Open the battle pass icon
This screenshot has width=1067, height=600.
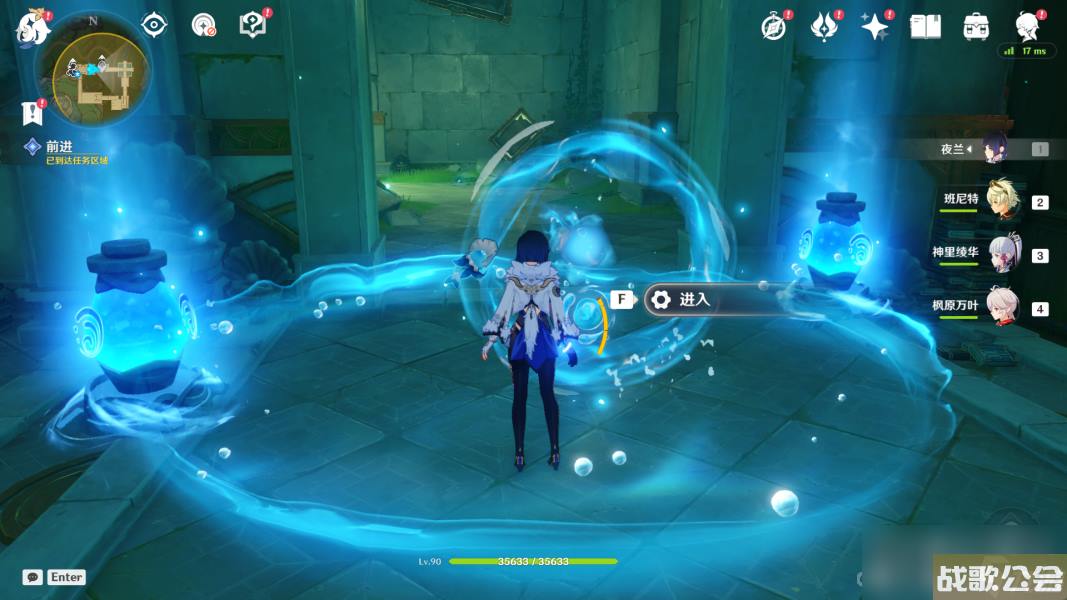coord(823,27)
